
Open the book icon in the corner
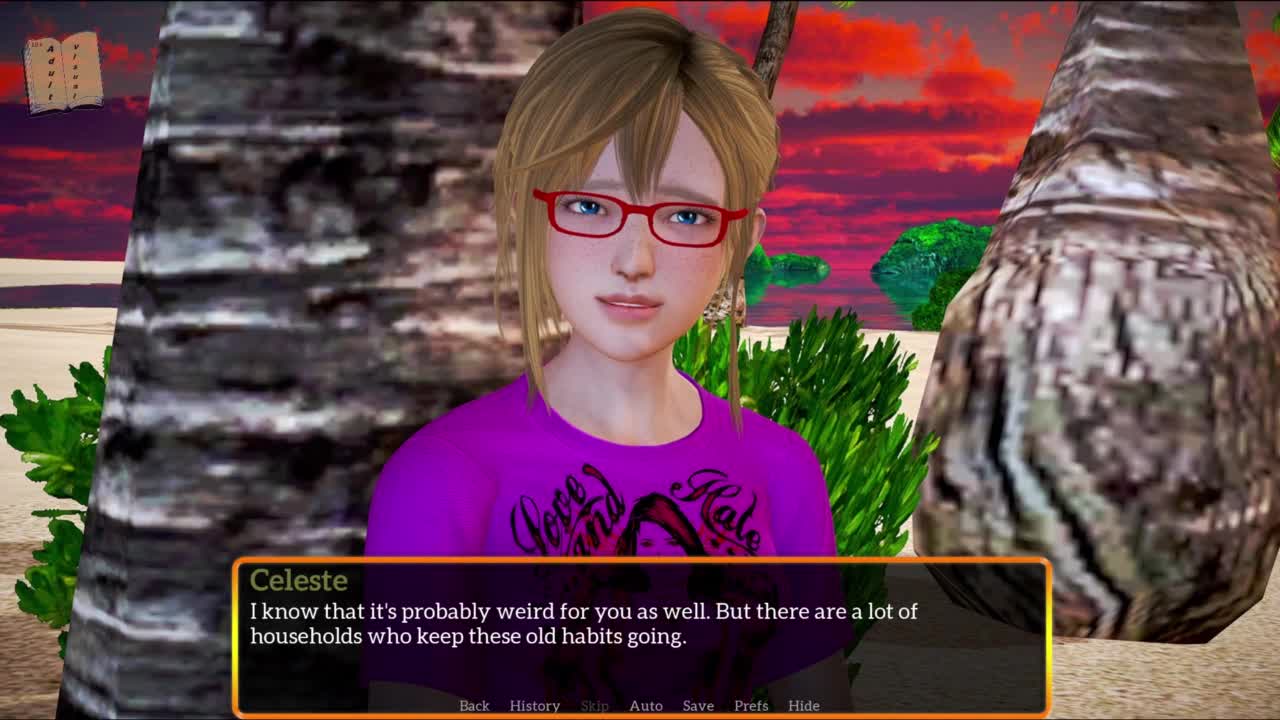click(x=63, y=72)
